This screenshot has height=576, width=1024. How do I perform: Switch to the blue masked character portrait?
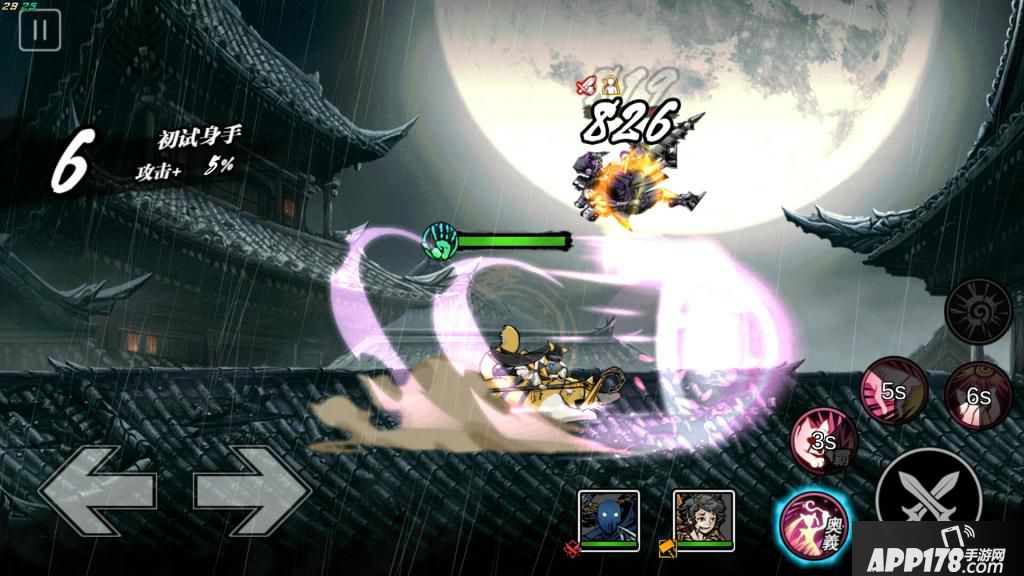(x=608, y=517)
